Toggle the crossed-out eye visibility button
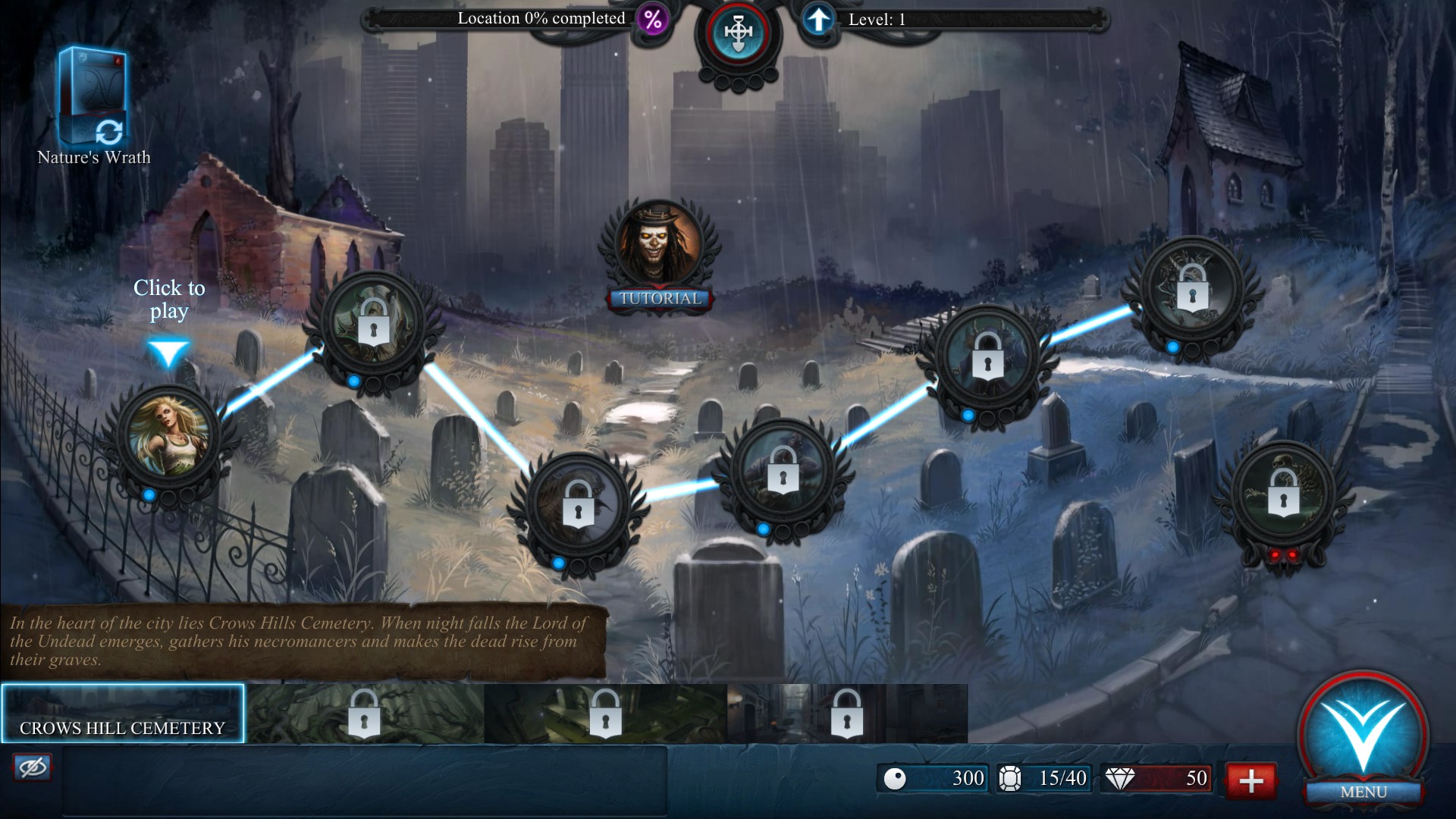 (x=32, y=767)
